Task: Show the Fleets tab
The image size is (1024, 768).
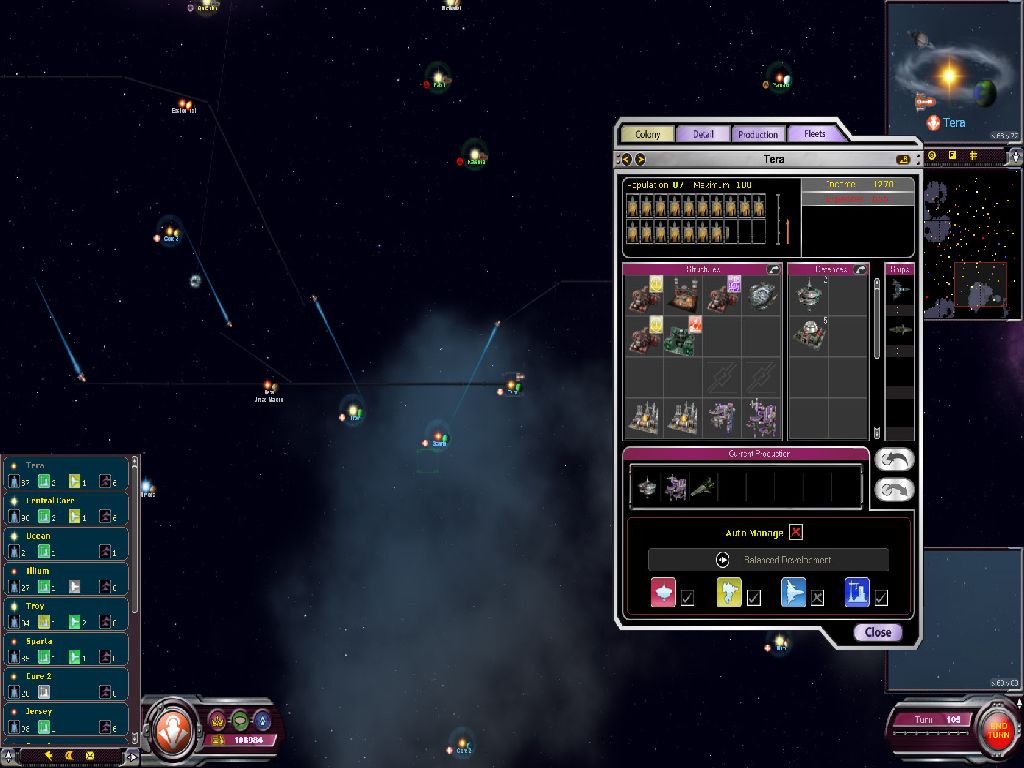Action: point(814,134)
